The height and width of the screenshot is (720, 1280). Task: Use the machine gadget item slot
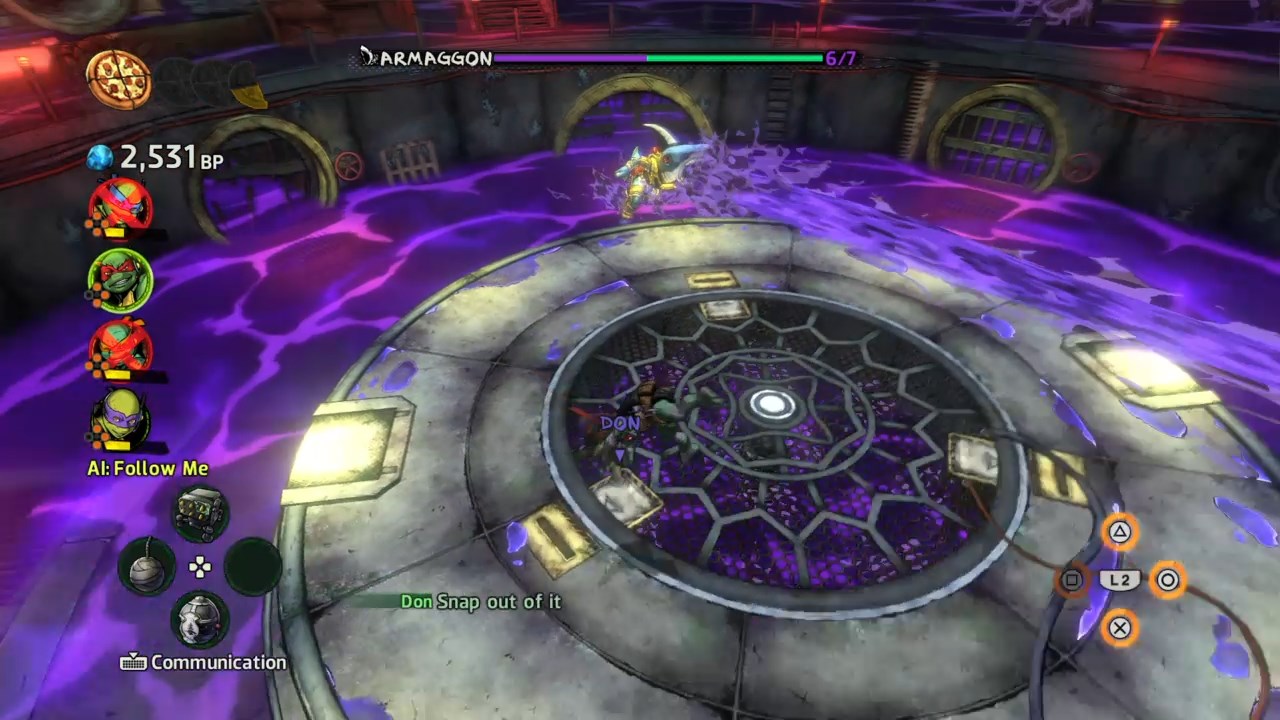pyautogui.click(x=201, y=513)
